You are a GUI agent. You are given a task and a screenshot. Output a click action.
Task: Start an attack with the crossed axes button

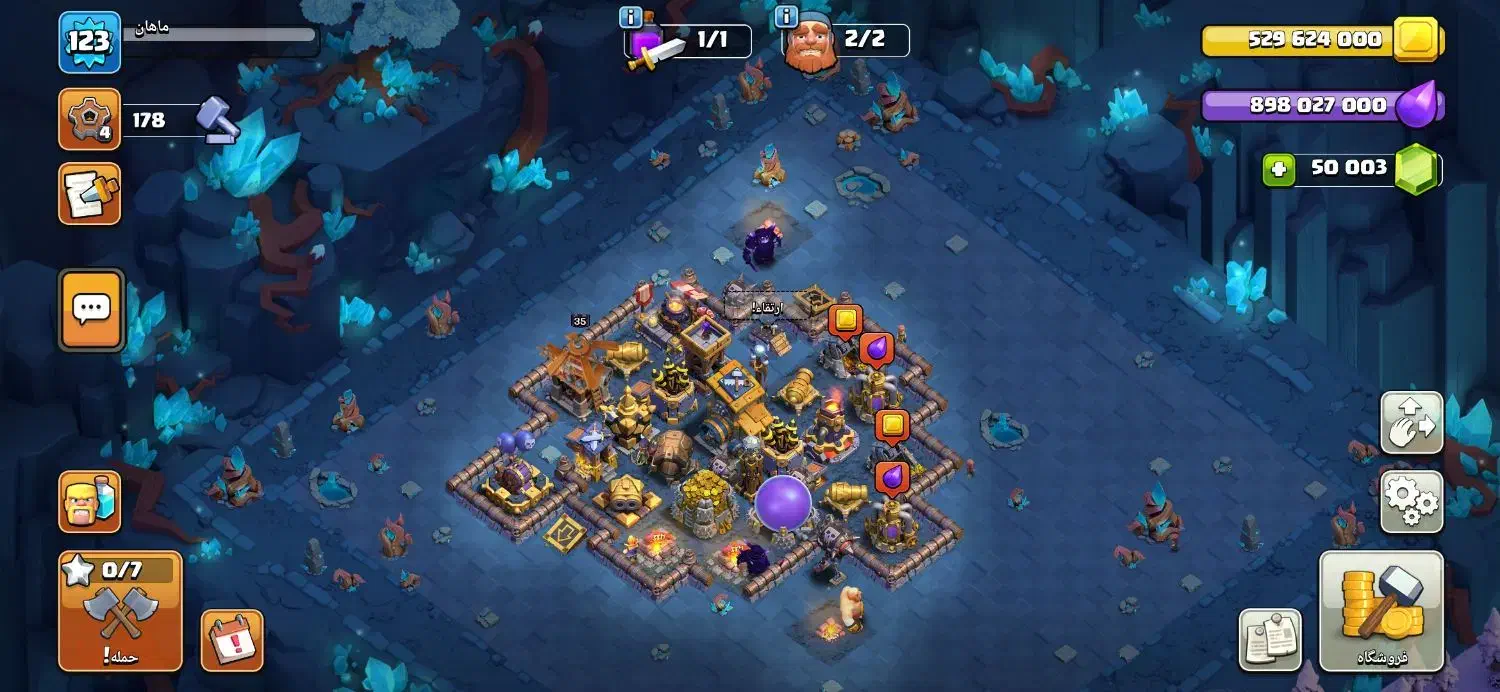coord(120,610)
